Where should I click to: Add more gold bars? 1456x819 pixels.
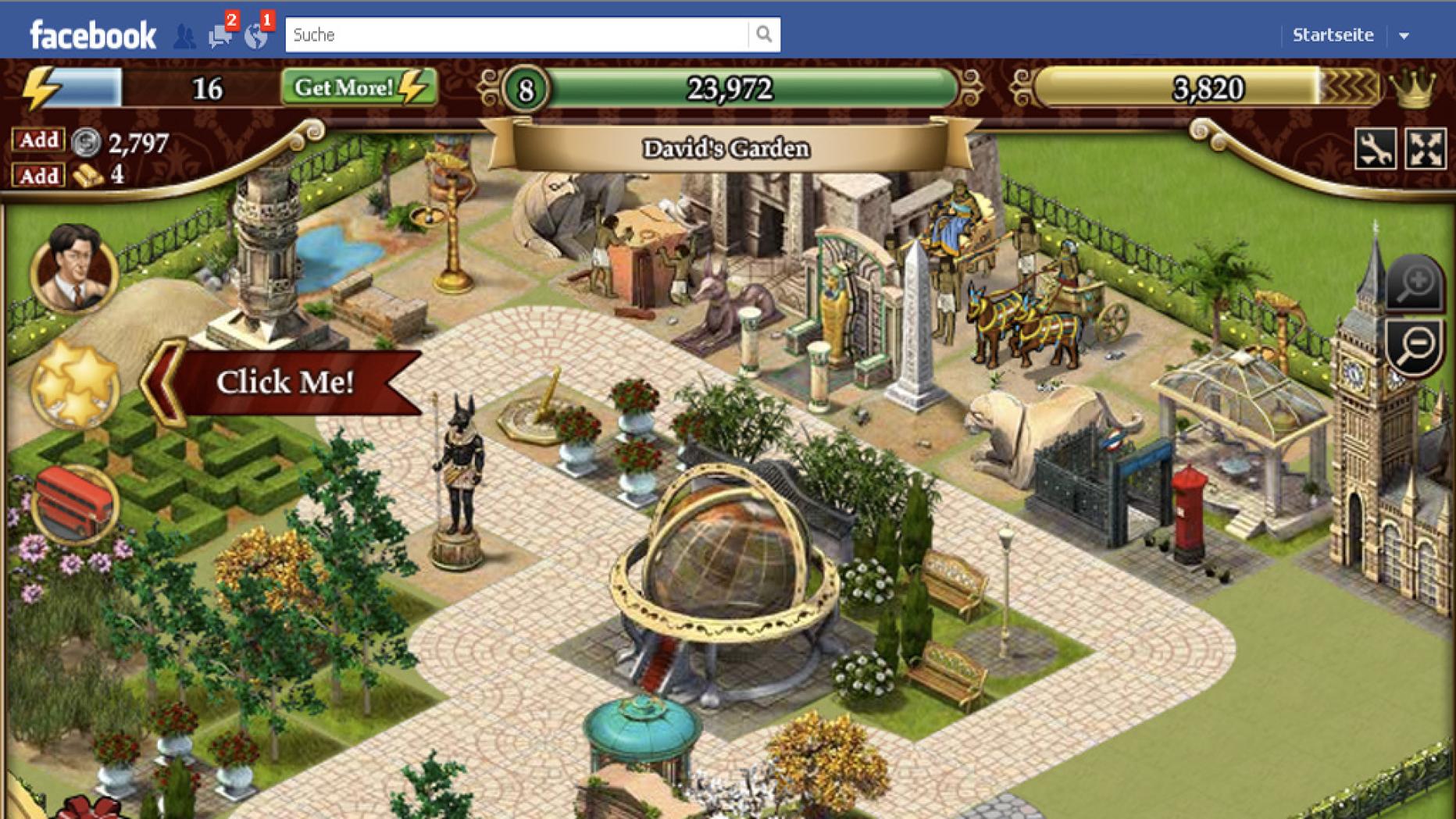38,175
